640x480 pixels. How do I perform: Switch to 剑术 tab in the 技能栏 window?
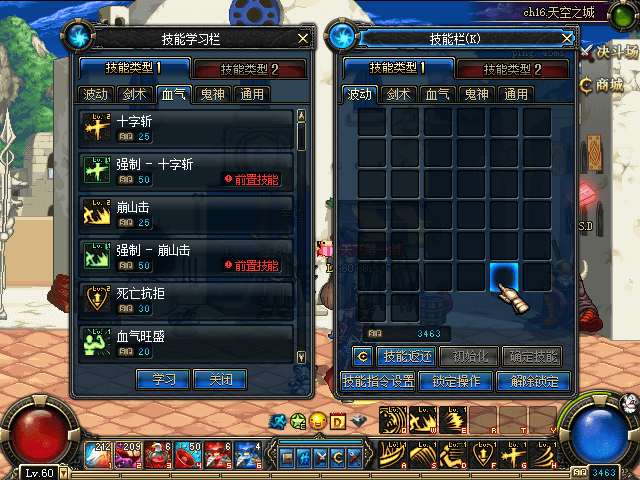point(399,95)
